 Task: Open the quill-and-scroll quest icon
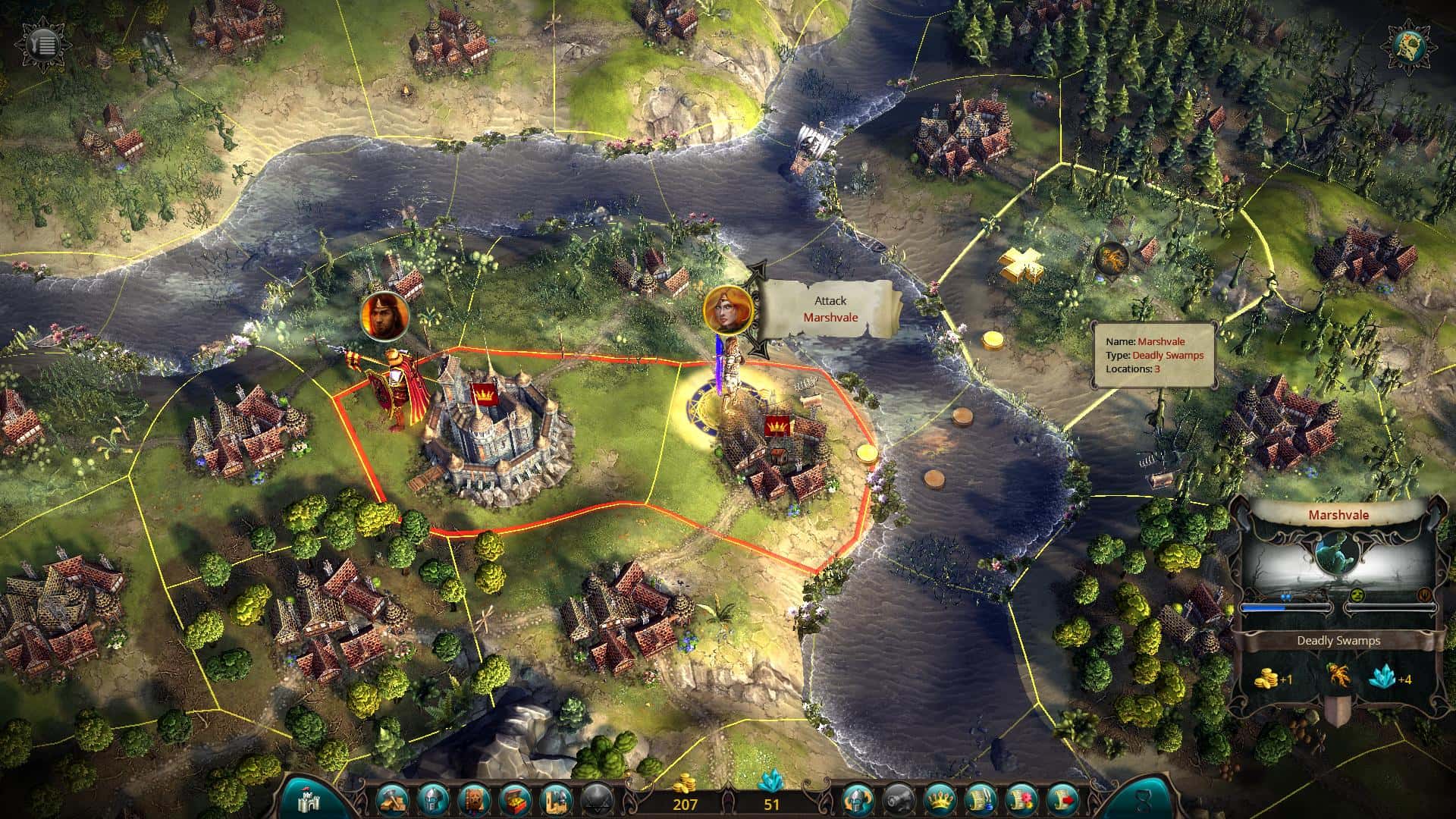[x=981, y=800]
